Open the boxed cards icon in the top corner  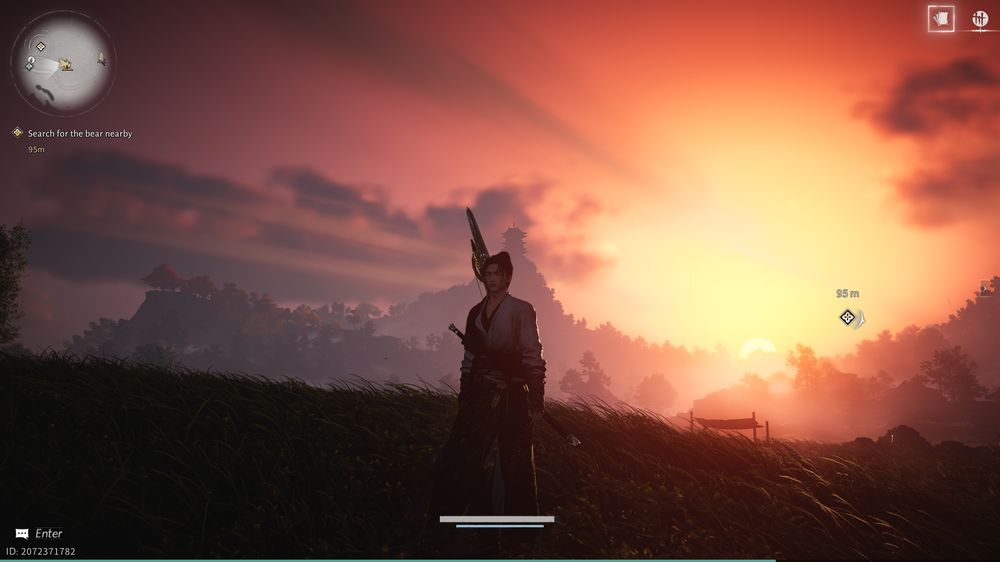click(940, 18)
